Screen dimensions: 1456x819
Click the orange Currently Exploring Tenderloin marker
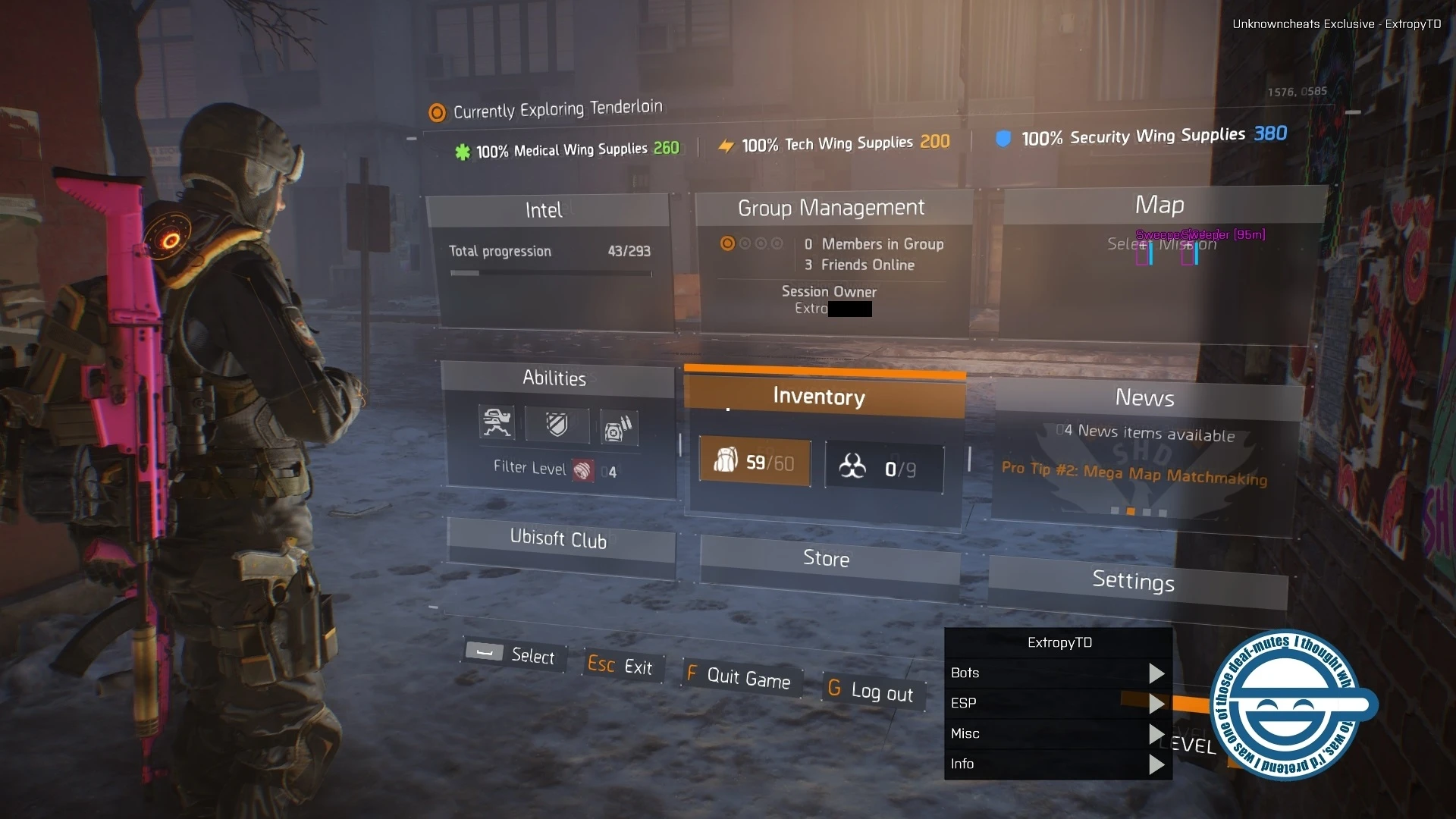pos(437,112)
